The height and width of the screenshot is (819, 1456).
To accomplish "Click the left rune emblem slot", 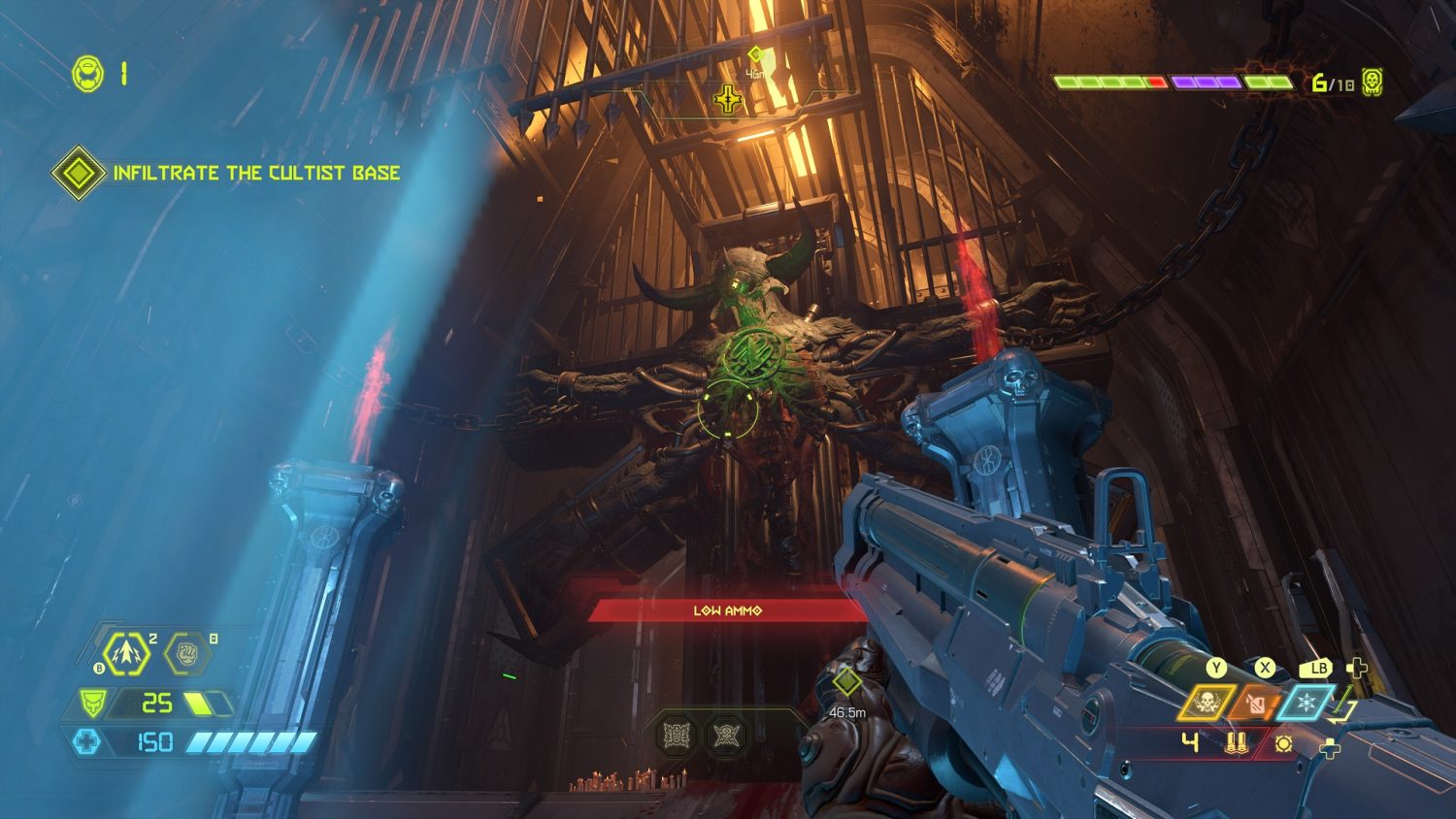I will (x=677, y=735).
